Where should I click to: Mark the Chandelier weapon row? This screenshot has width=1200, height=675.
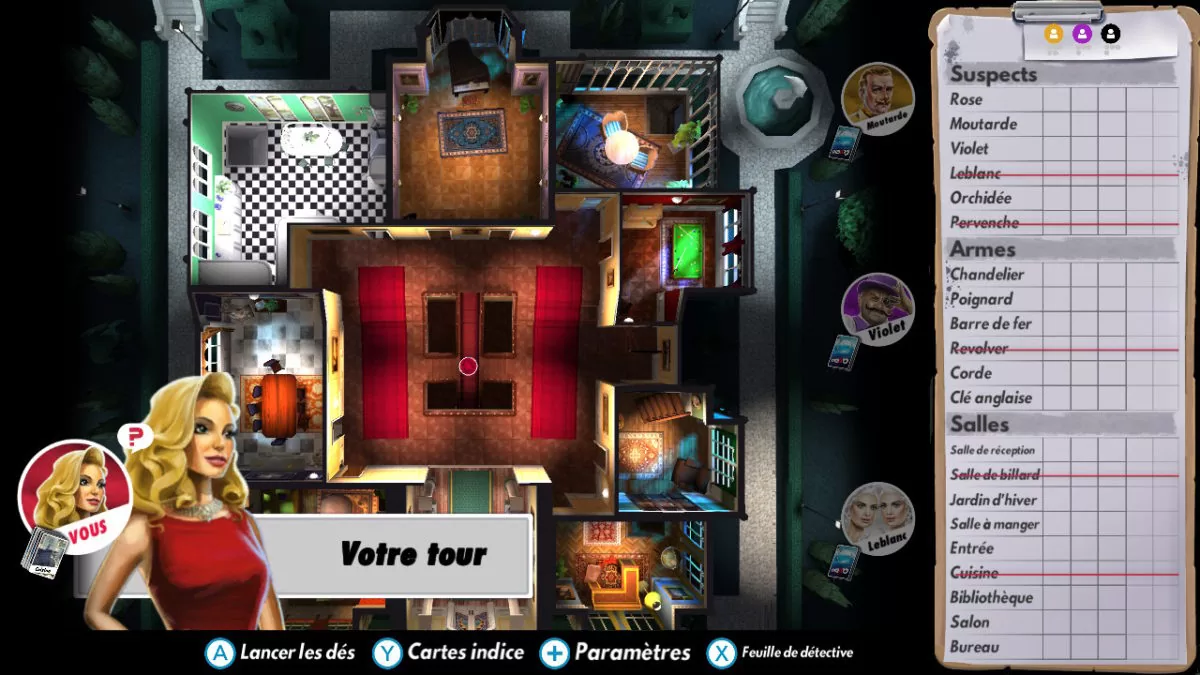click(x=987, y=274)
